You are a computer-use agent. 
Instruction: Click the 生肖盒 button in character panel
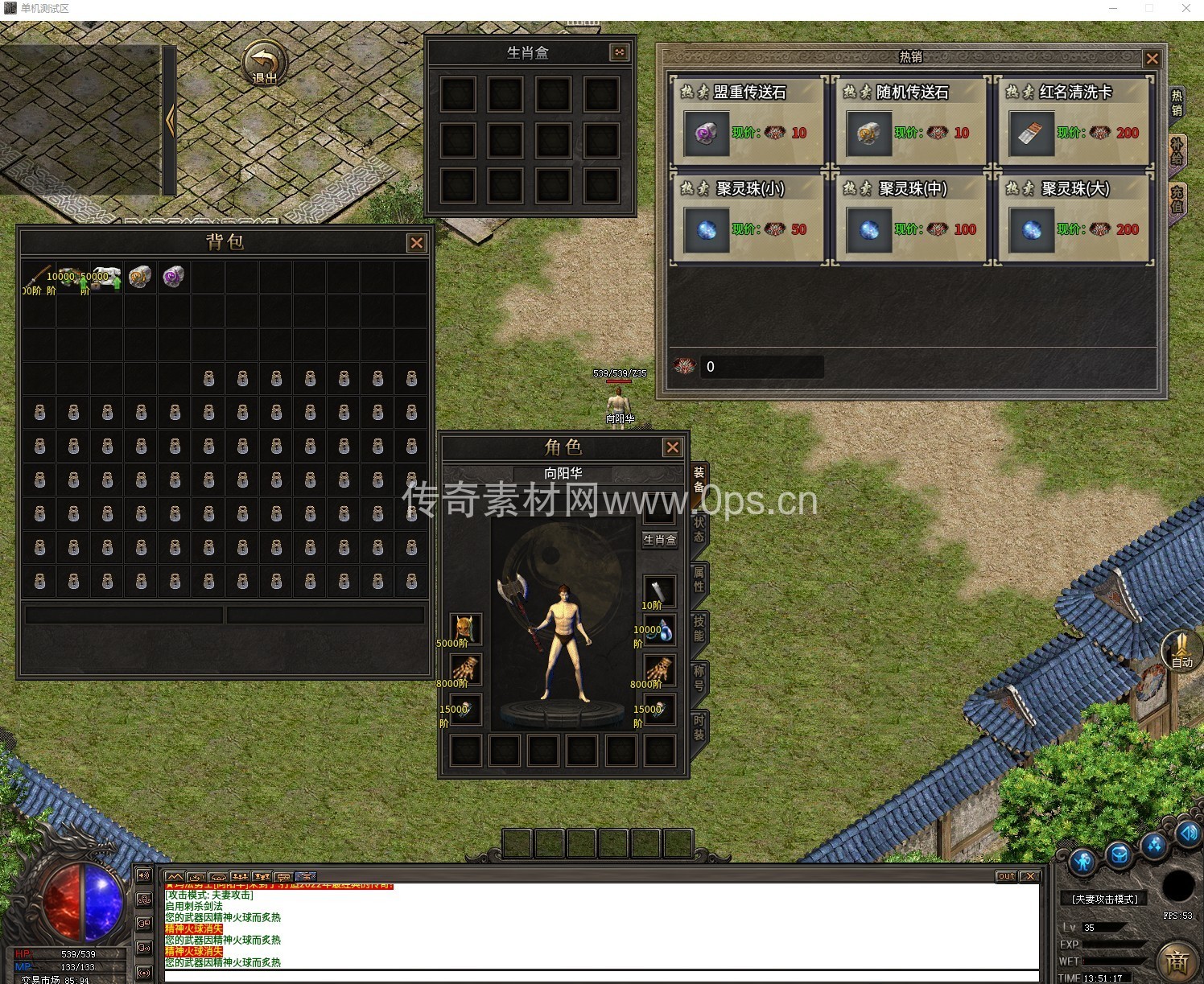tap(659, 540)
